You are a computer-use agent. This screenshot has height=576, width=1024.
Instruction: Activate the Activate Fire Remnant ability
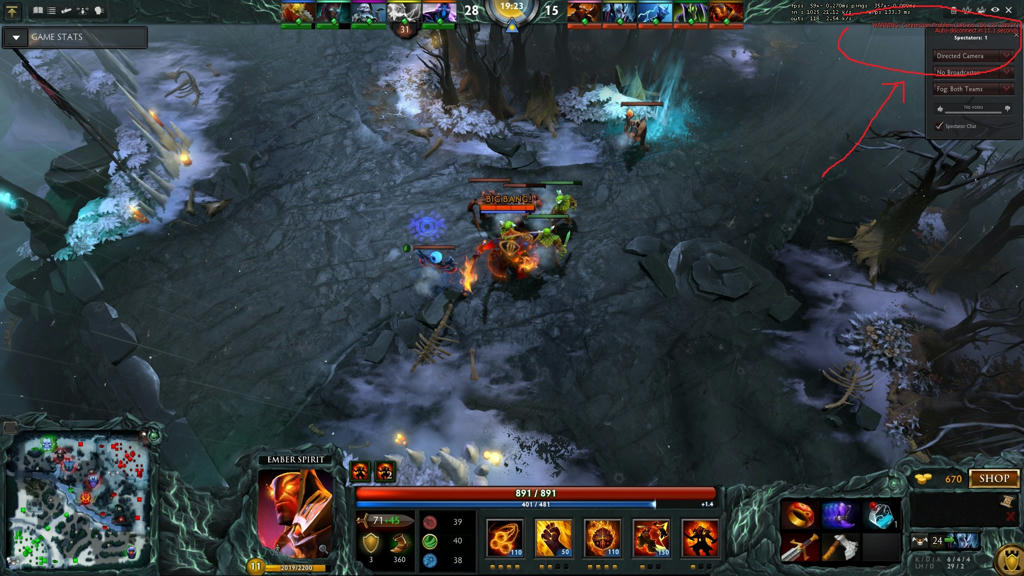(x=651, y=537)
